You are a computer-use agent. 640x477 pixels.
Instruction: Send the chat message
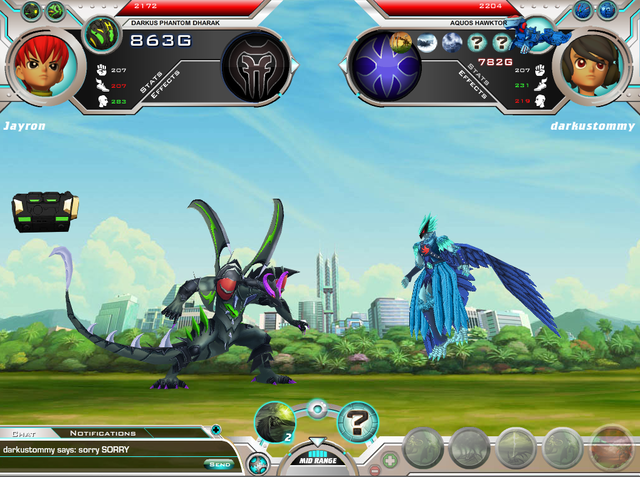tap(220, 464)
